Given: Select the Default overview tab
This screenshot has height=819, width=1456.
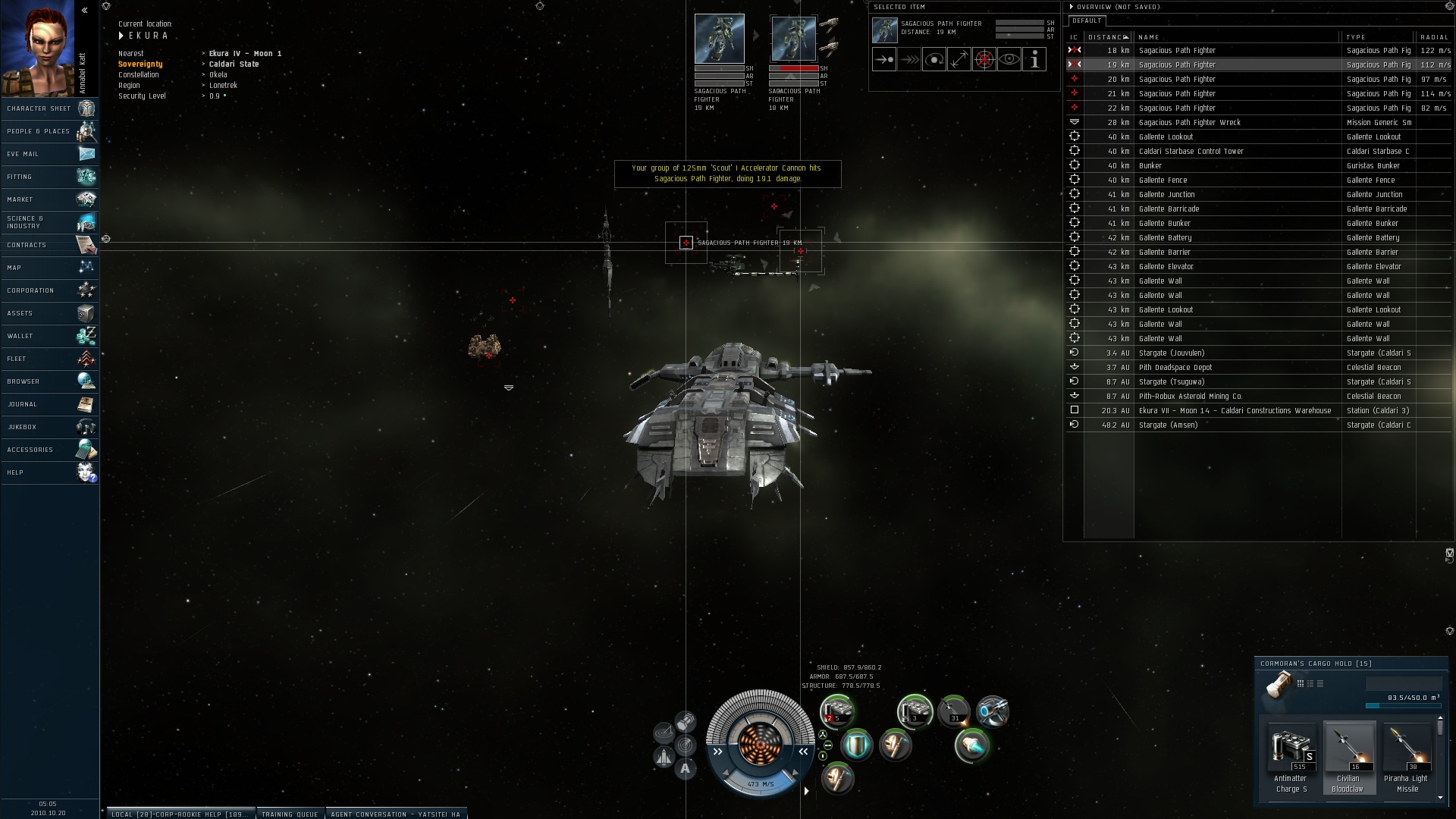Looking at the screenshot, I should click(x=1087, y=20).
